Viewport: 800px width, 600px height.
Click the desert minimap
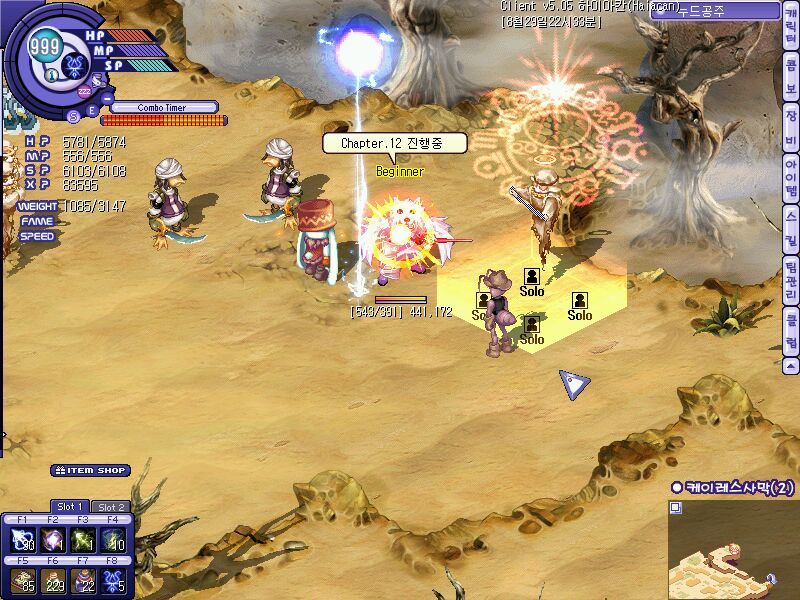coord(733,548)
